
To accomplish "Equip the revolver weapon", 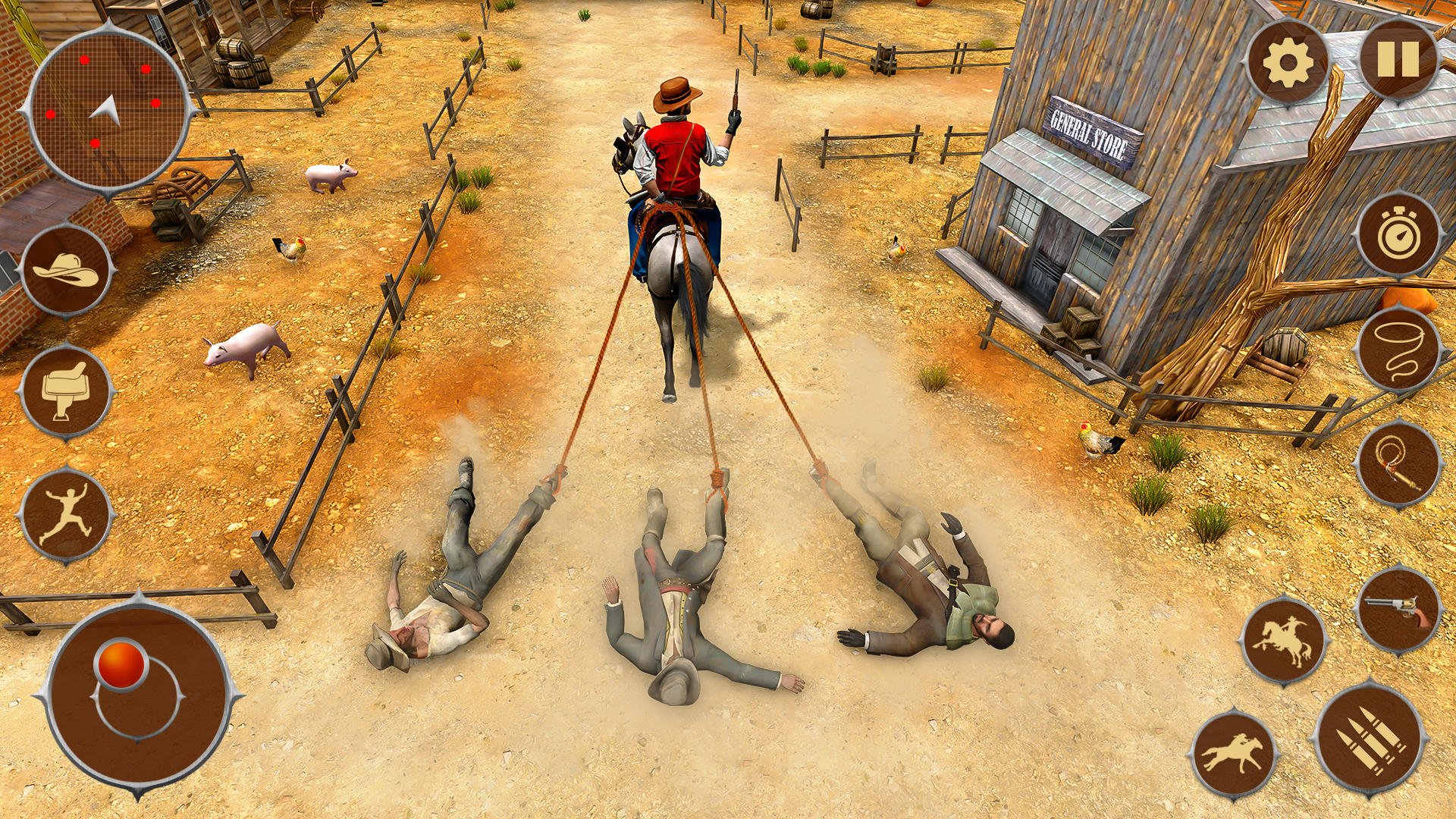I will point(1401,607).
